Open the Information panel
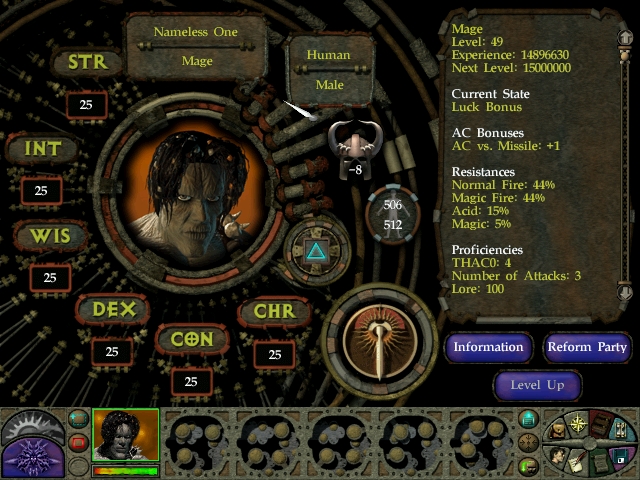The image size is (640, 480). (x=488, y=347)
